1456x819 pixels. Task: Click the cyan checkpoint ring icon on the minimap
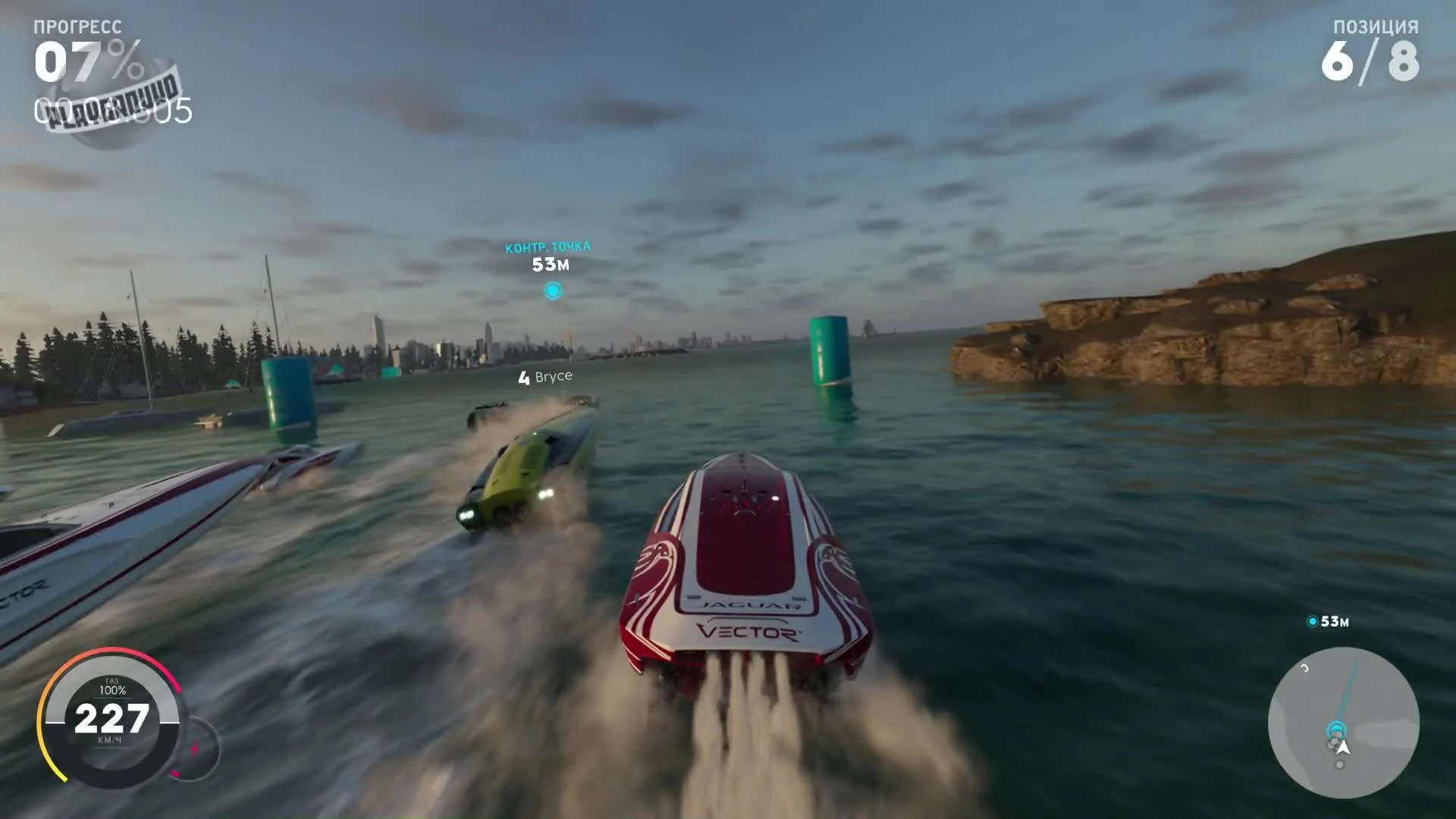pyautogui.click(x=1337, y=730)
